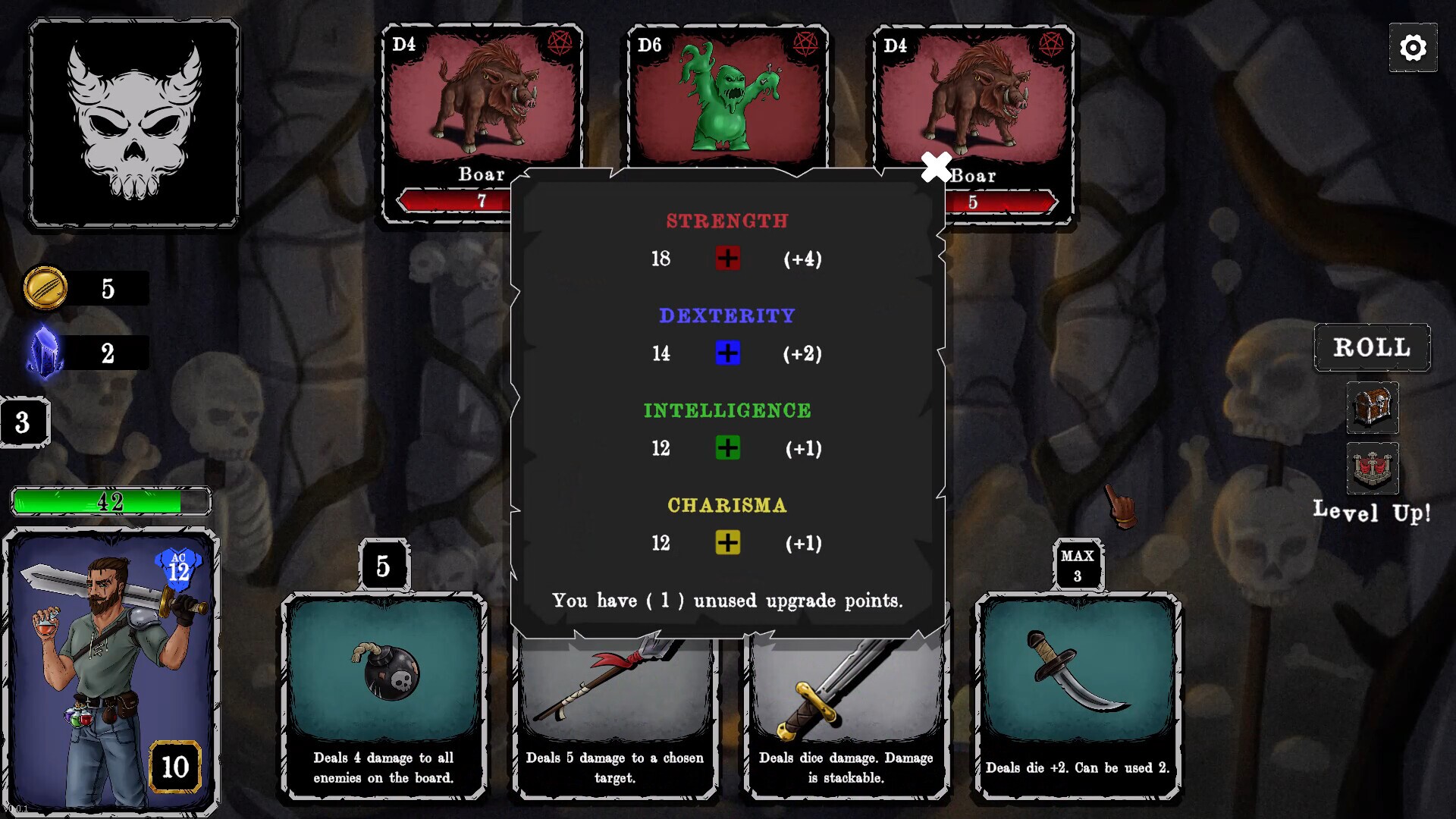Raise Intelligence using the green plus
The width and height of the screenshot is (1456, 819).
[x=727, y=448]
